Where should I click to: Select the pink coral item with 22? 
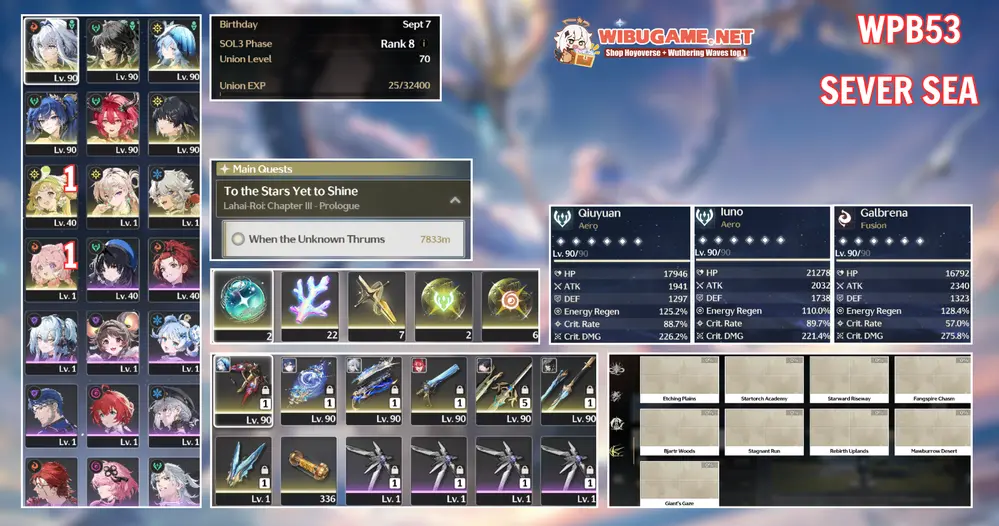310,303
